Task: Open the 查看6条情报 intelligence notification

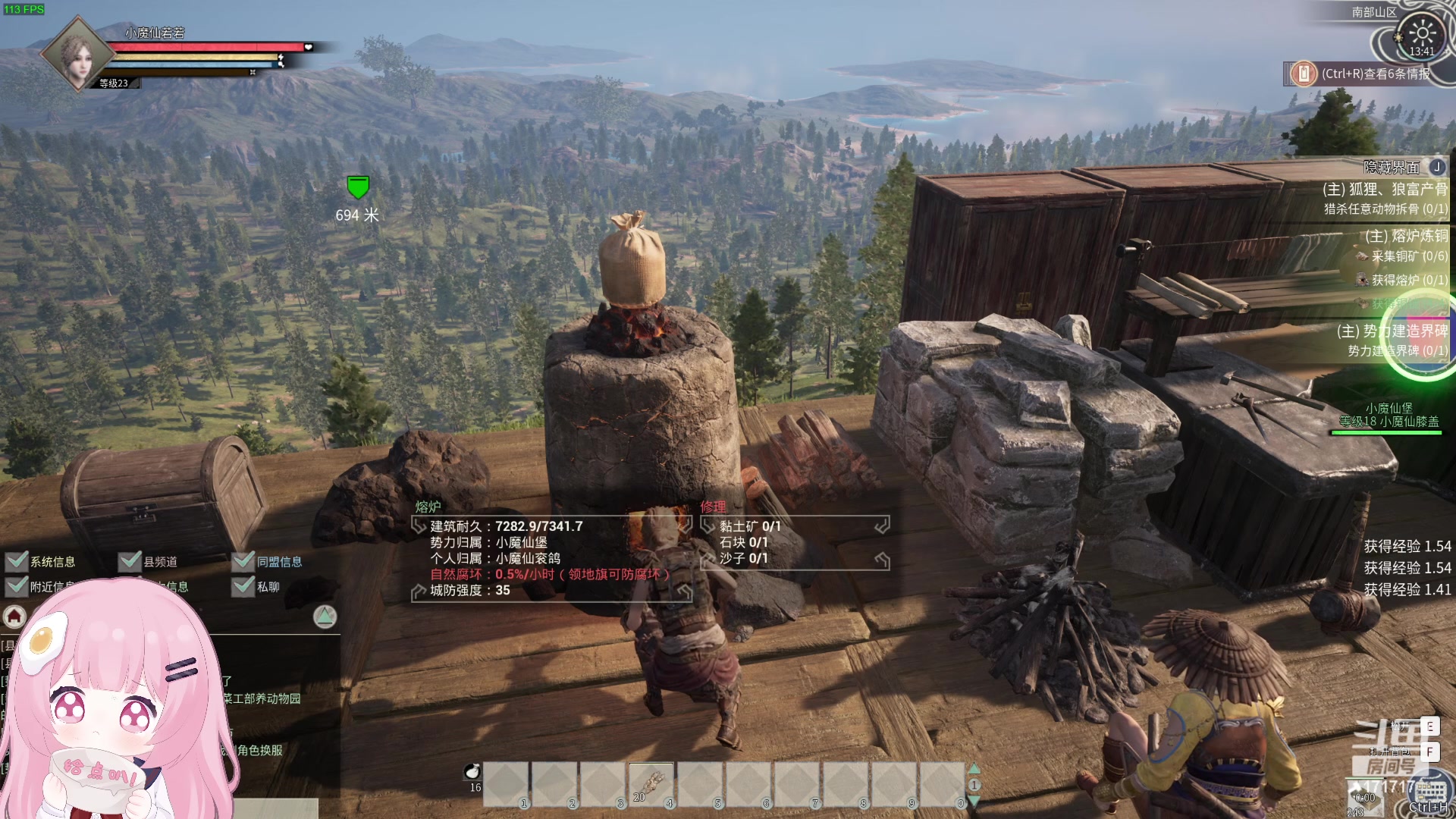Action: (x=1365, y=74)
